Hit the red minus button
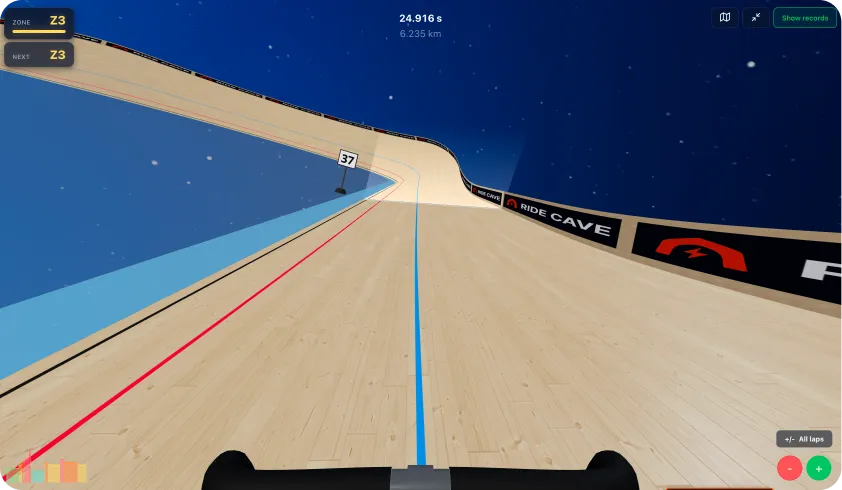Image resolution: width=842 pixels, height=490 pixels. tap(790, 467)
